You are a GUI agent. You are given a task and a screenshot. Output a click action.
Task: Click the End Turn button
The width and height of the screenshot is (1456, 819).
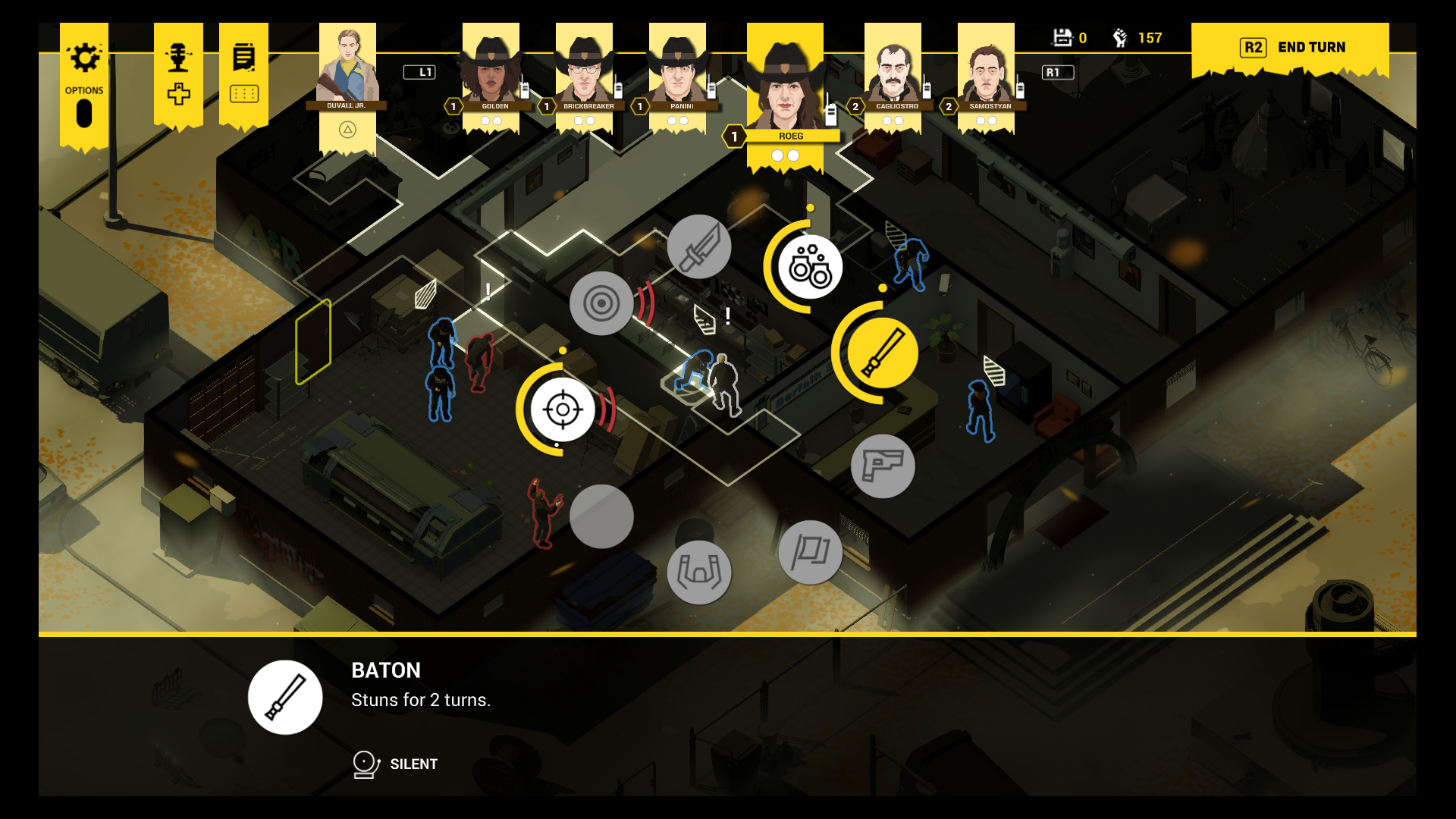pos(1290,48)
